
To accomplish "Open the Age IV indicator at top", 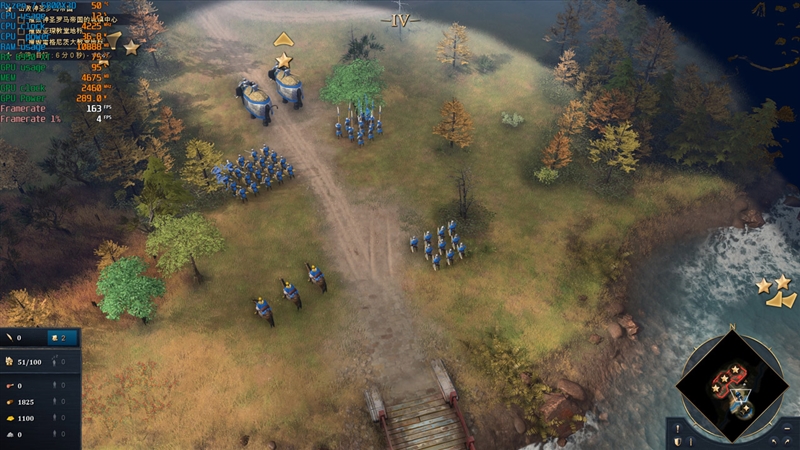I will (400, 18).
